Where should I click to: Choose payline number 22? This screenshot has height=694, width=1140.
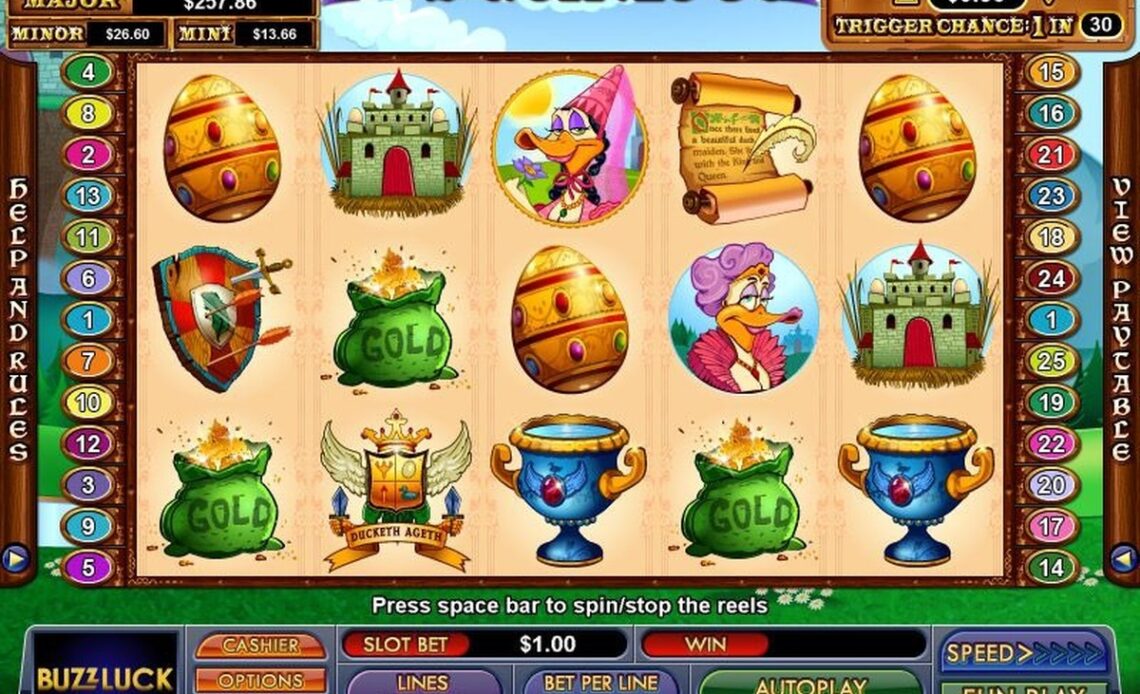1051,443
